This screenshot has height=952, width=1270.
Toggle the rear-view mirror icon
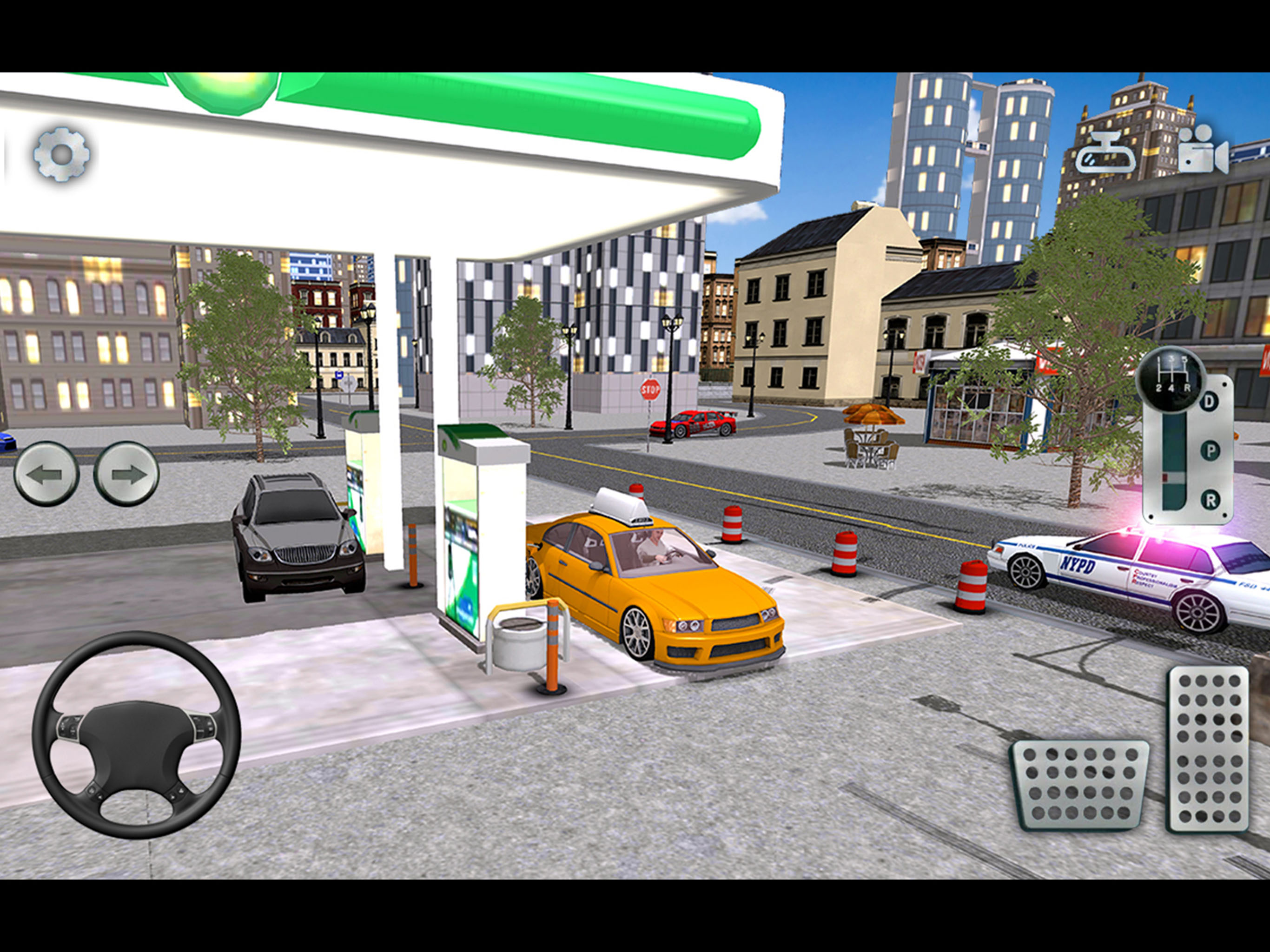(x=1105, y=154)
